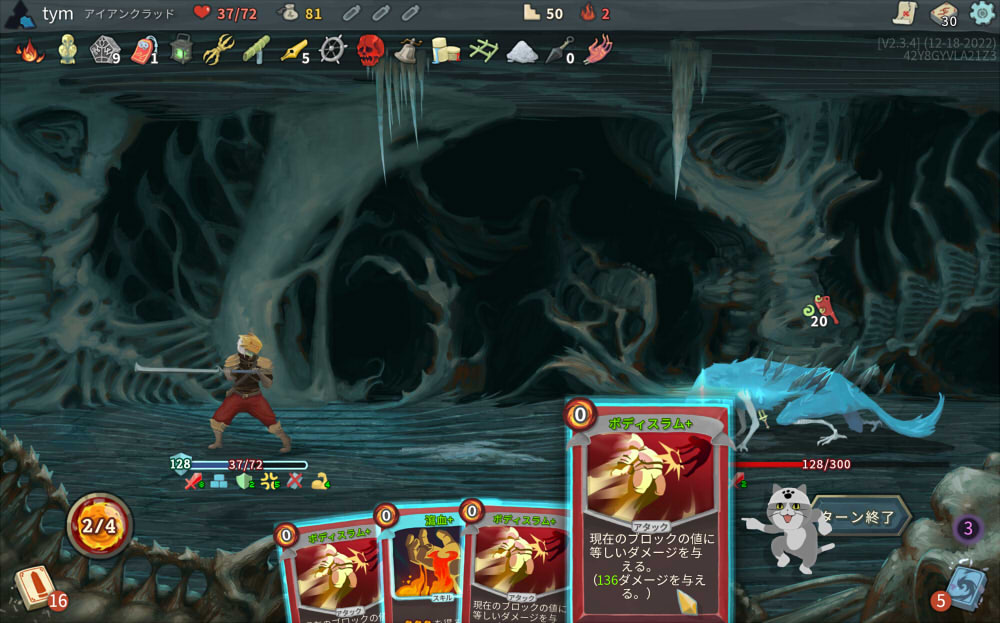The height and width of the screenshot is (623, 1000).
Task: Open the map scroll icon
Action: click(905, 13)
